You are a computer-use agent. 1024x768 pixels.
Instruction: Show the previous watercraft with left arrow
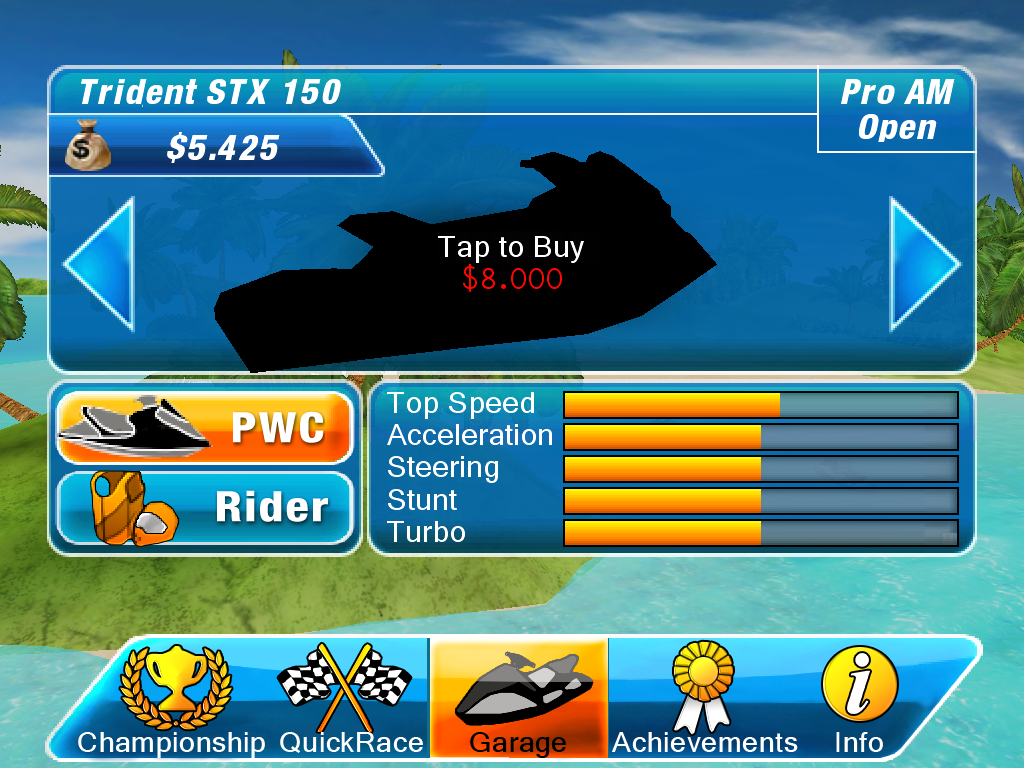pyautogui.click(x=99, y=264)
